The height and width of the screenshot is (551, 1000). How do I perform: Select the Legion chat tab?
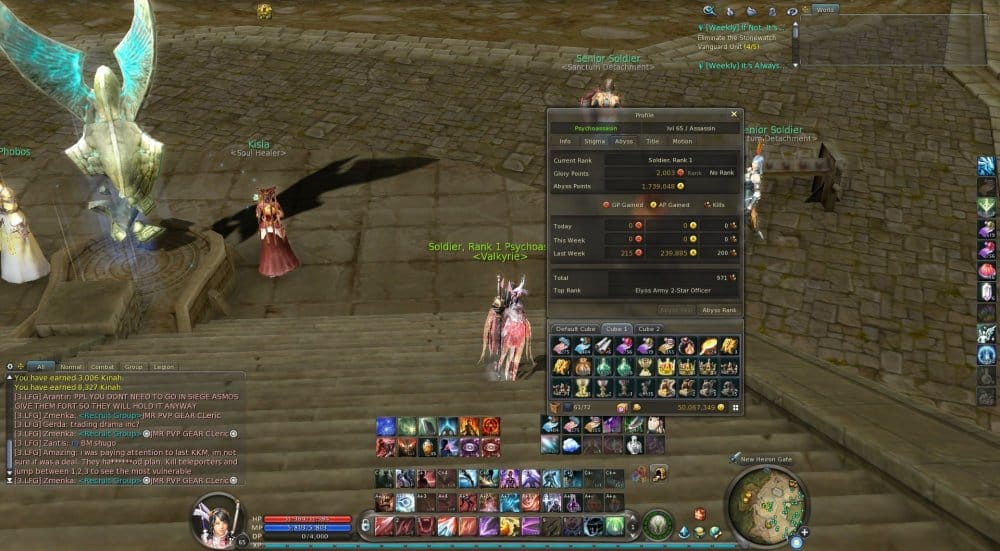pos(163,367)
